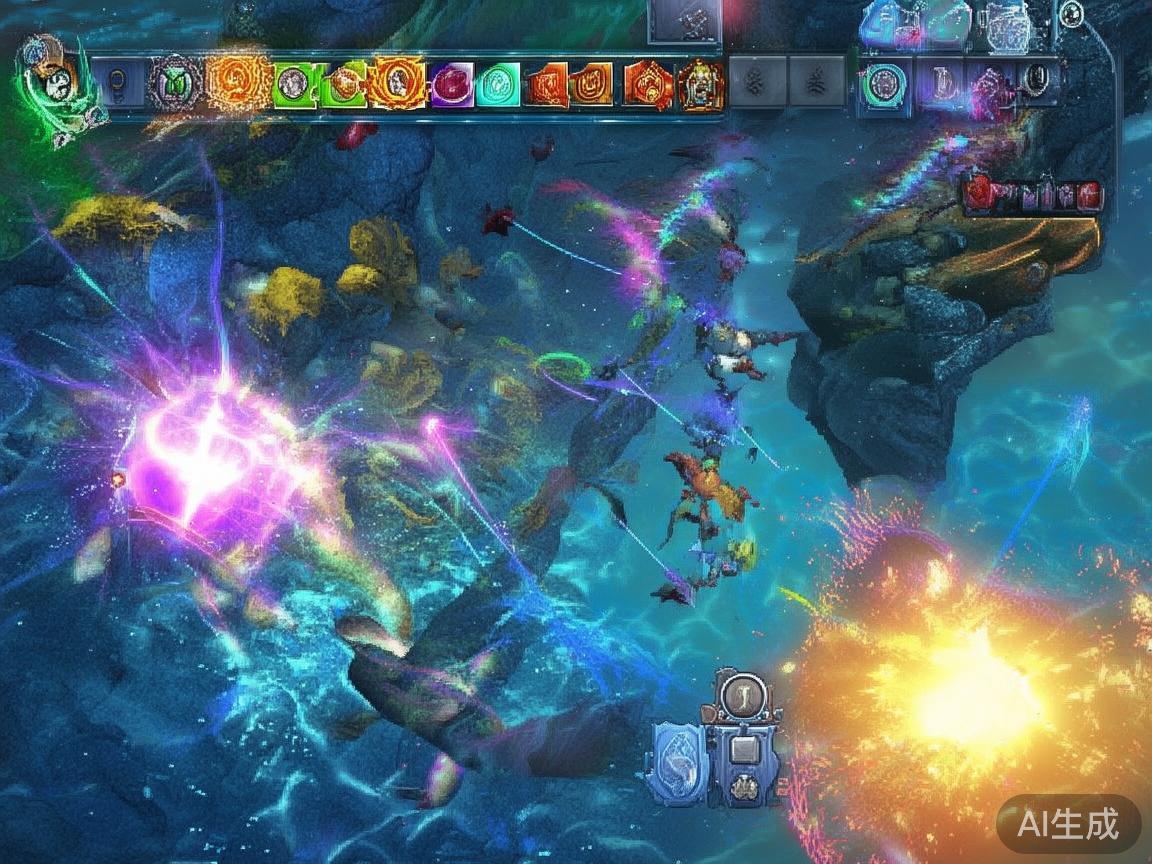Use the purple gem ability icon
Viewport: 1152px width, 864px height.
451,84
